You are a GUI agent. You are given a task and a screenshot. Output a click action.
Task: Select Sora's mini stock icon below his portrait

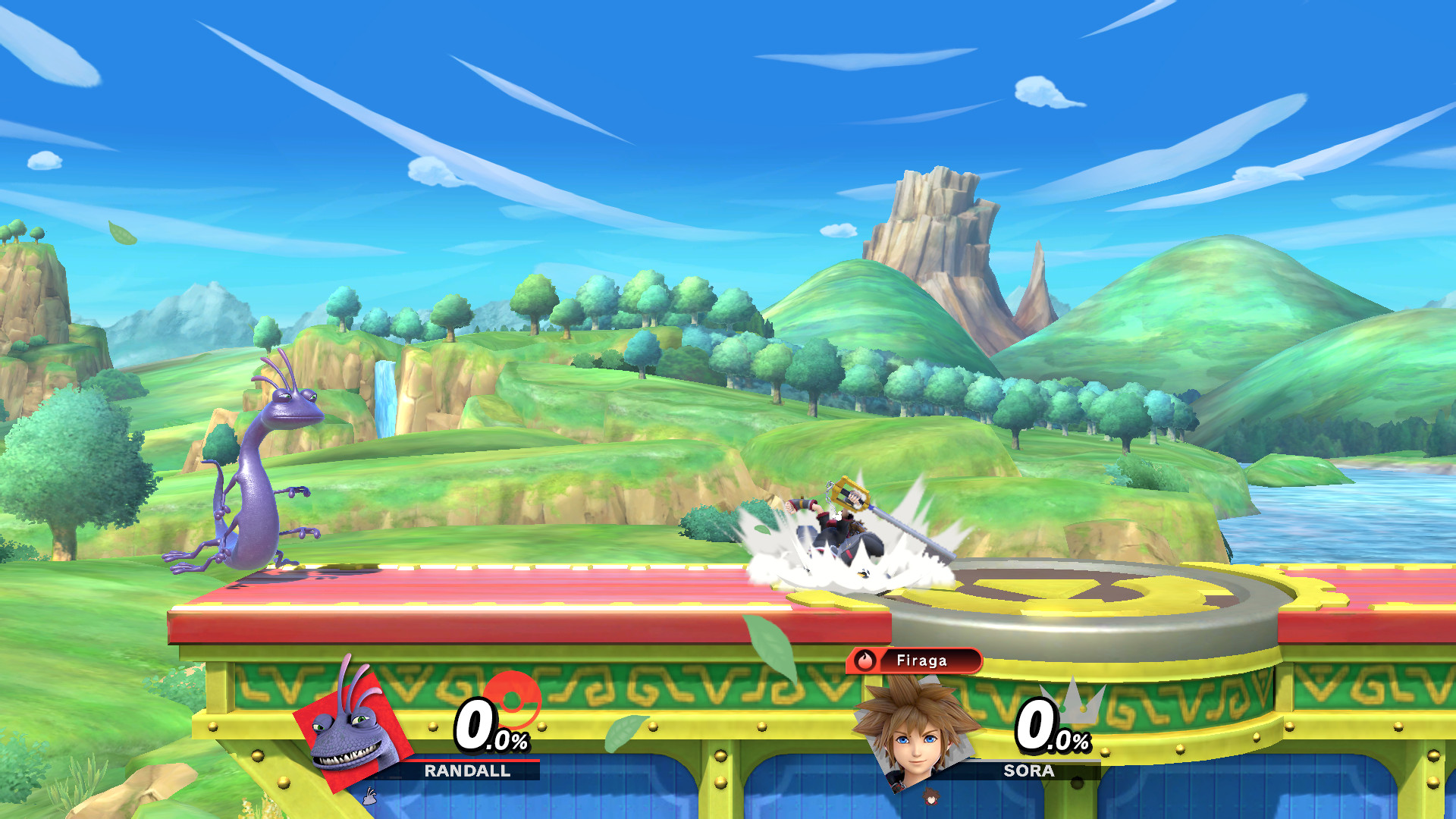tap(932, 798)
